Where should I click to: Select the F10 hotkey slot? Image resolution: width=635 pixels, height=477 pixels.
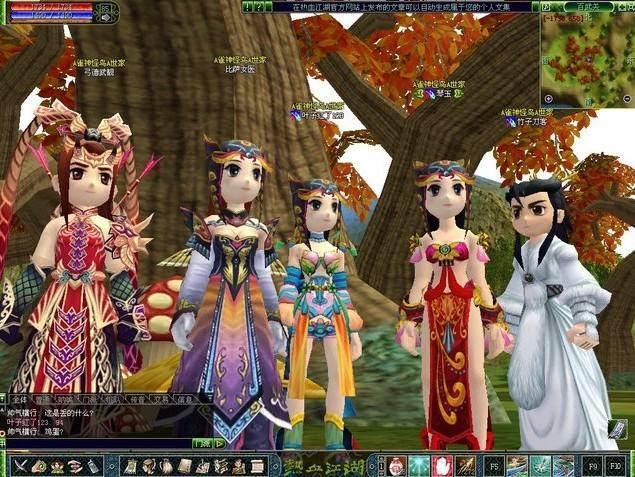coord(617,466)
